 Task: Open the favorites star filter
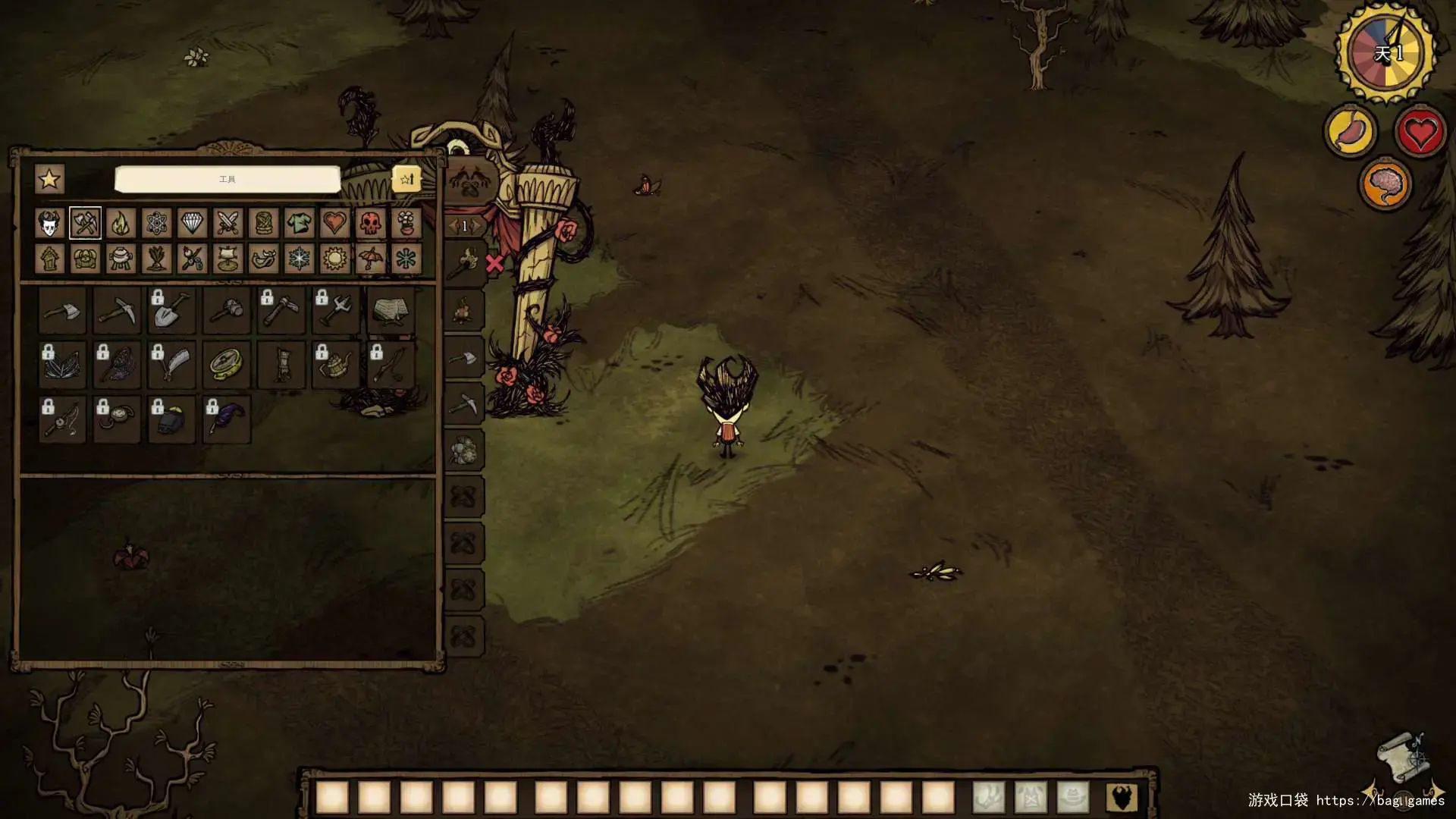(x=49, y=180)
